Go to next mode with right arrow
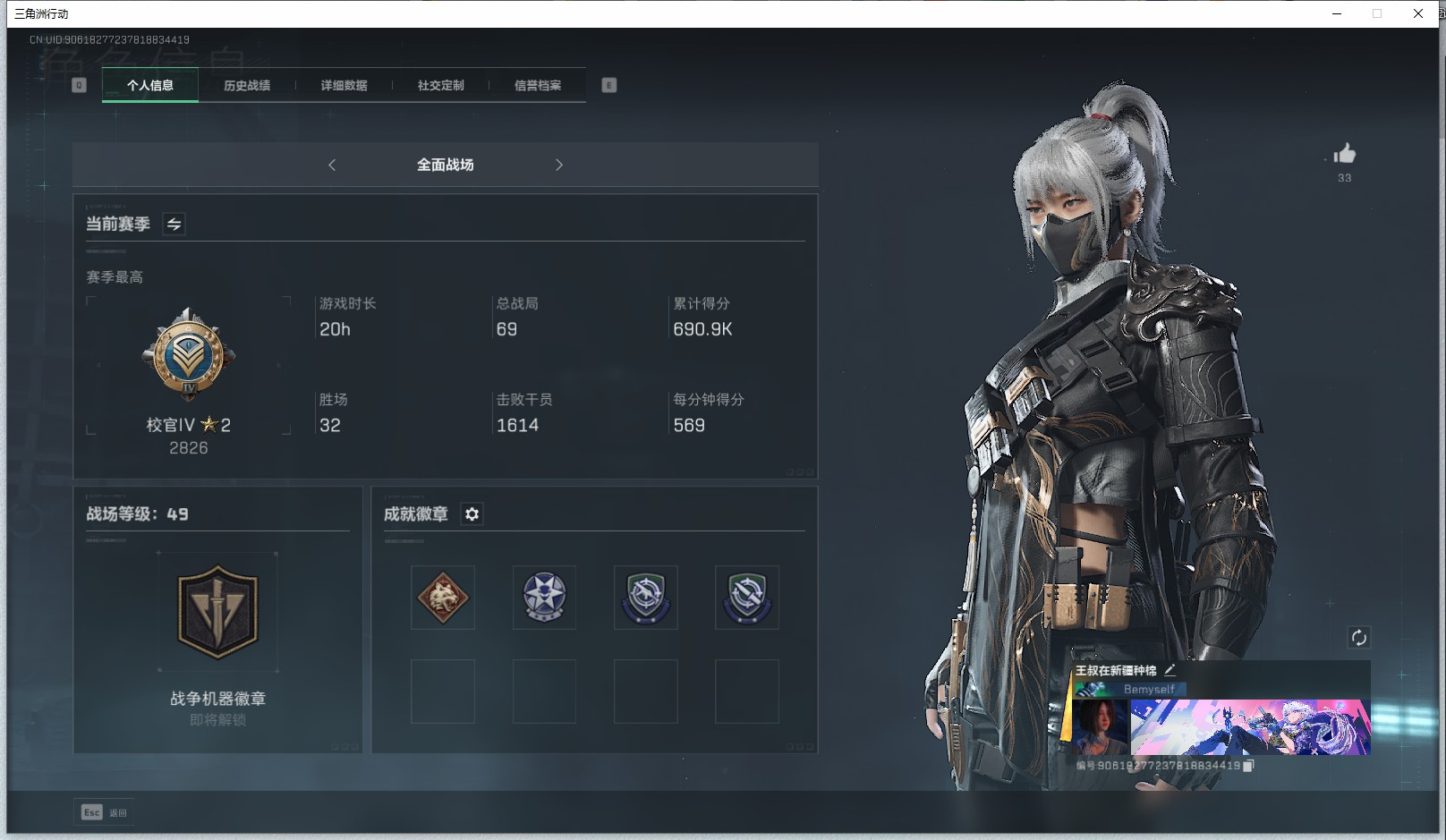The width and height of the screenshot is (1446, 840). 559,165
